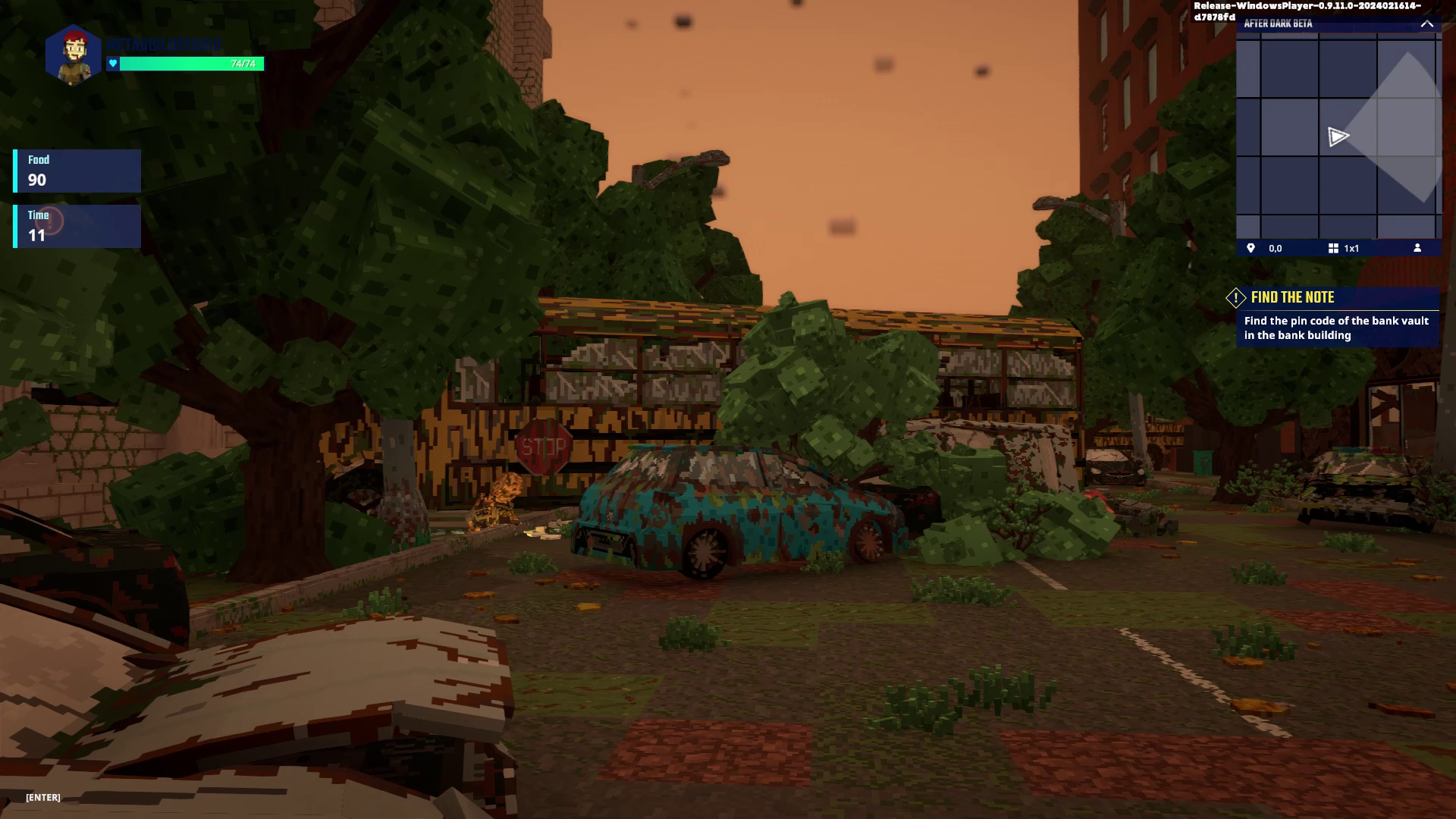Click the location pin icon on the minimap
This screenshot has width=1456, height=819.
click(1250, 247)
